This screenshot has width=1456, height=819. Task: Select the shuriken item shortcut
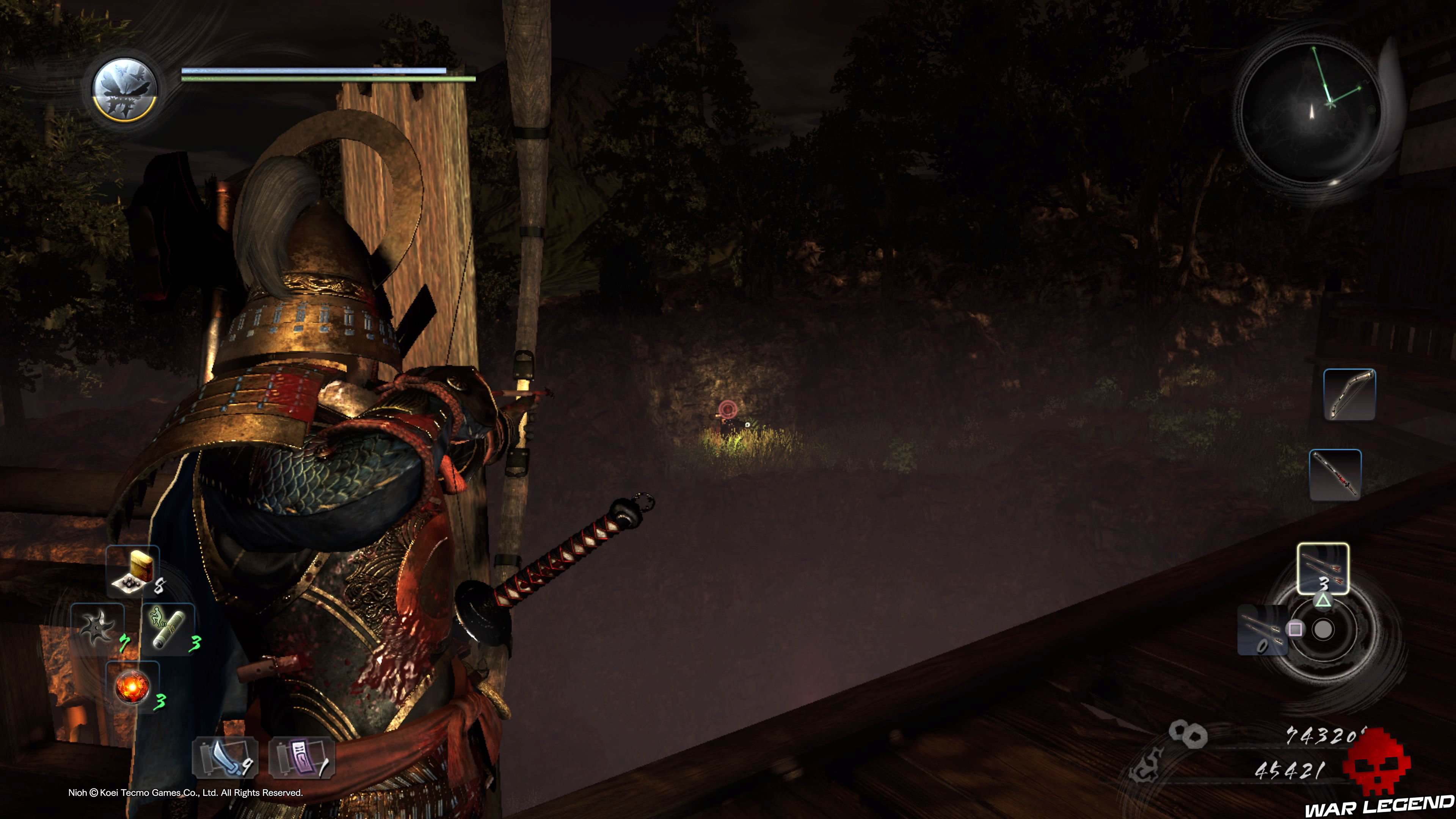97,626
